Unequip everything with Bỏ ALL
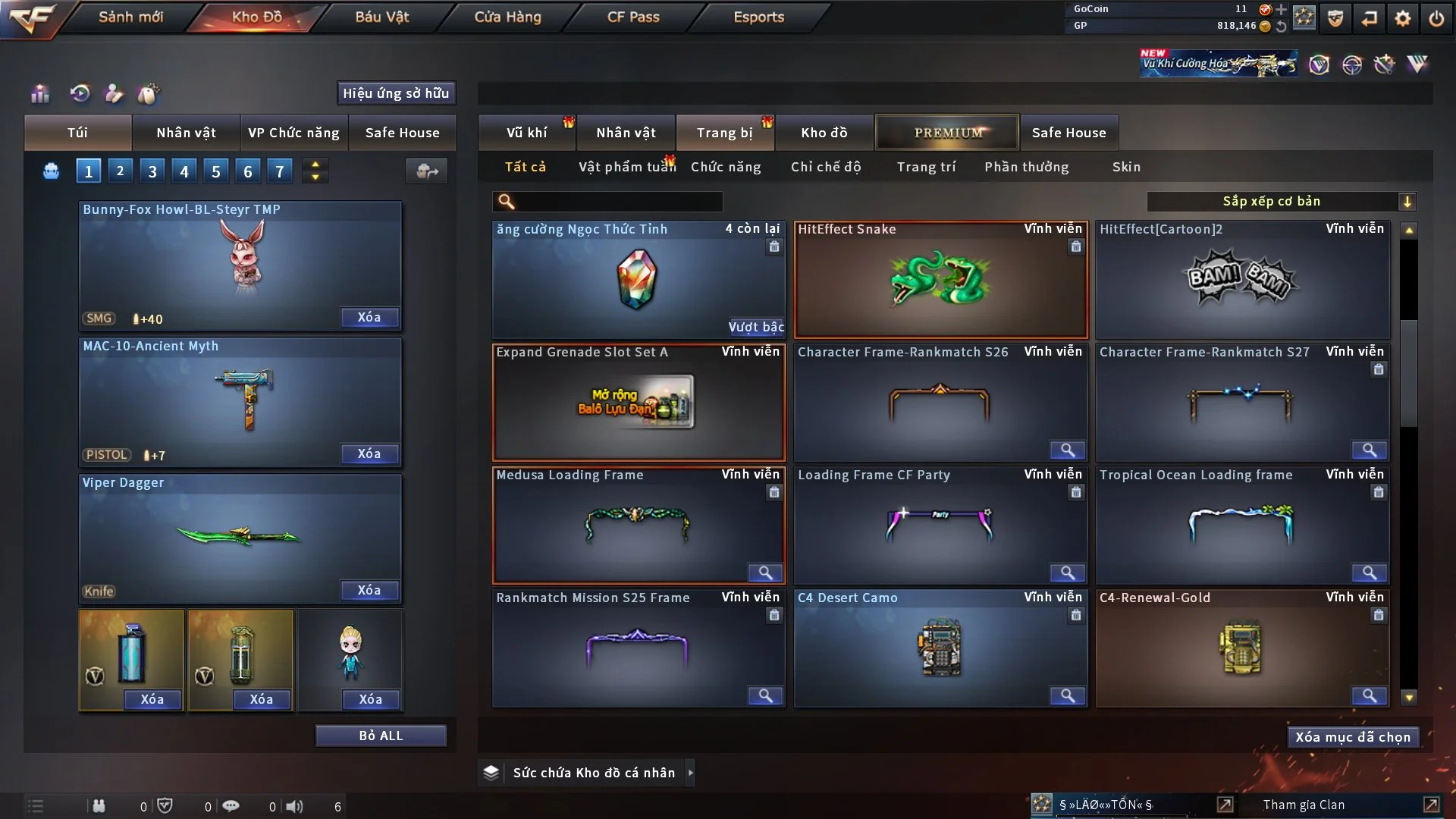The width and height of the screenshot is (1456, 819). pos(381,736)
